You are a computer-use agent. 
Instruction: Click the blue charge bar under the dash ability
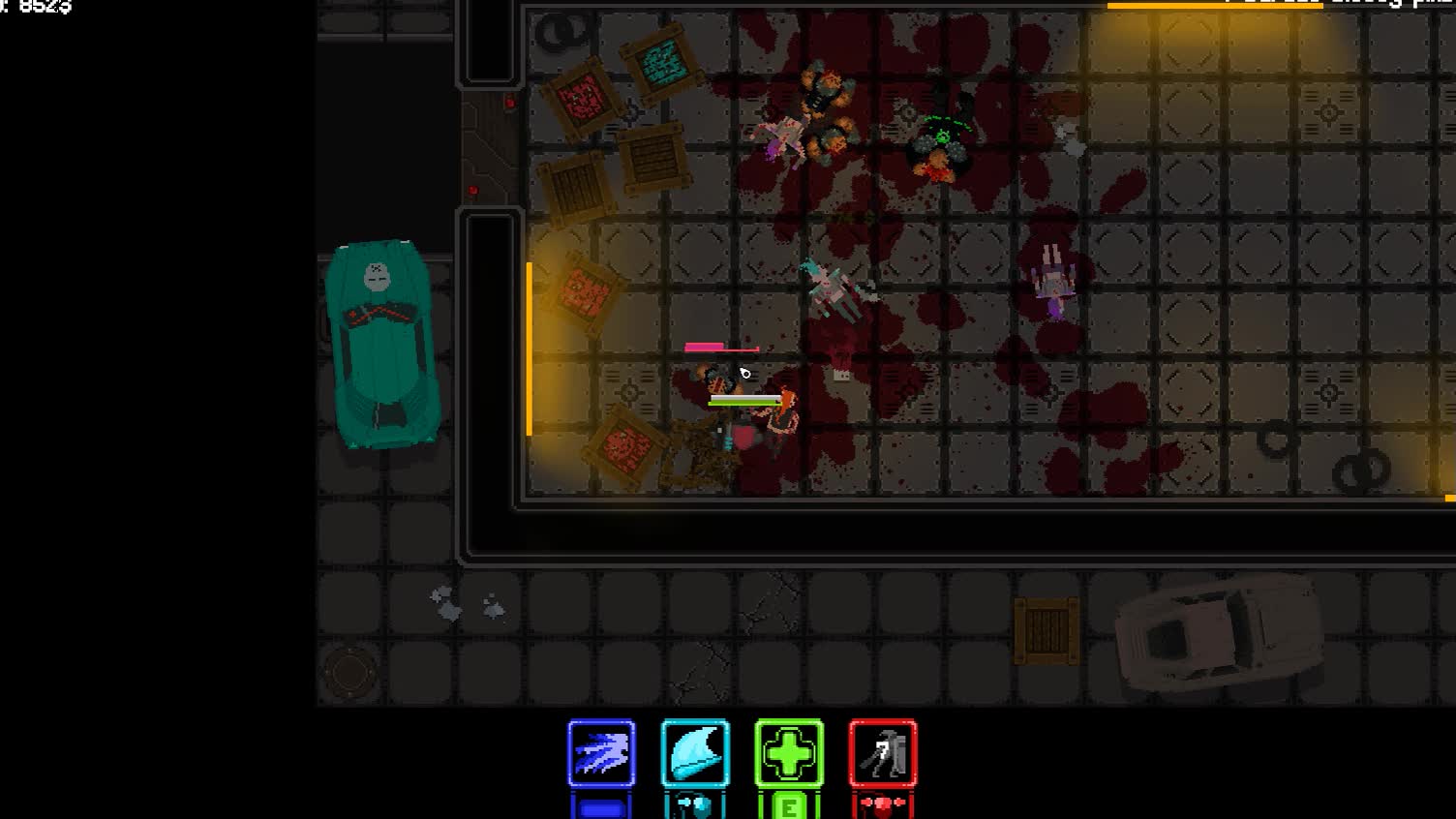pos(600,804)
